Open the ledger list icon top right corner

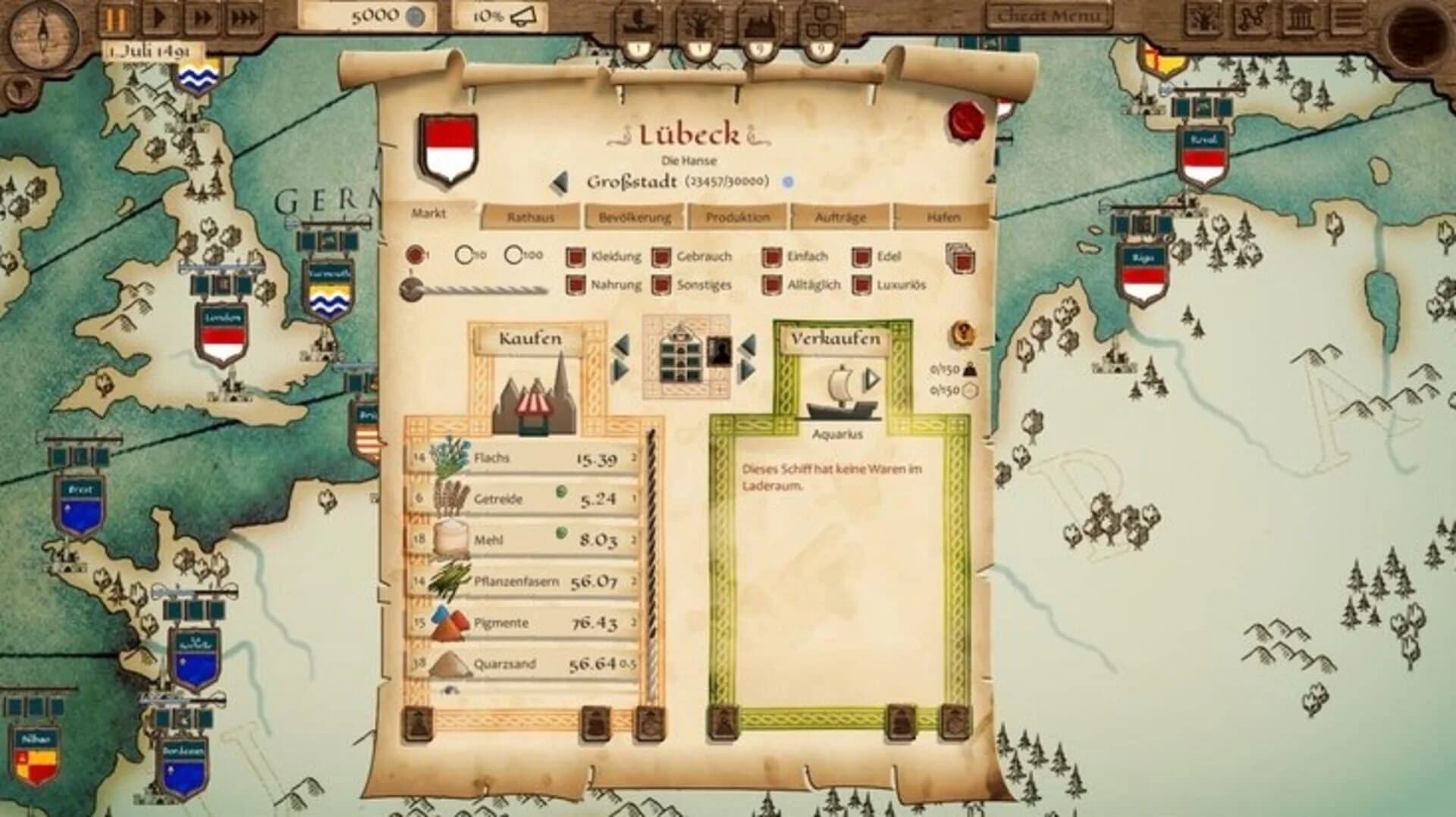coord(1348,17)
